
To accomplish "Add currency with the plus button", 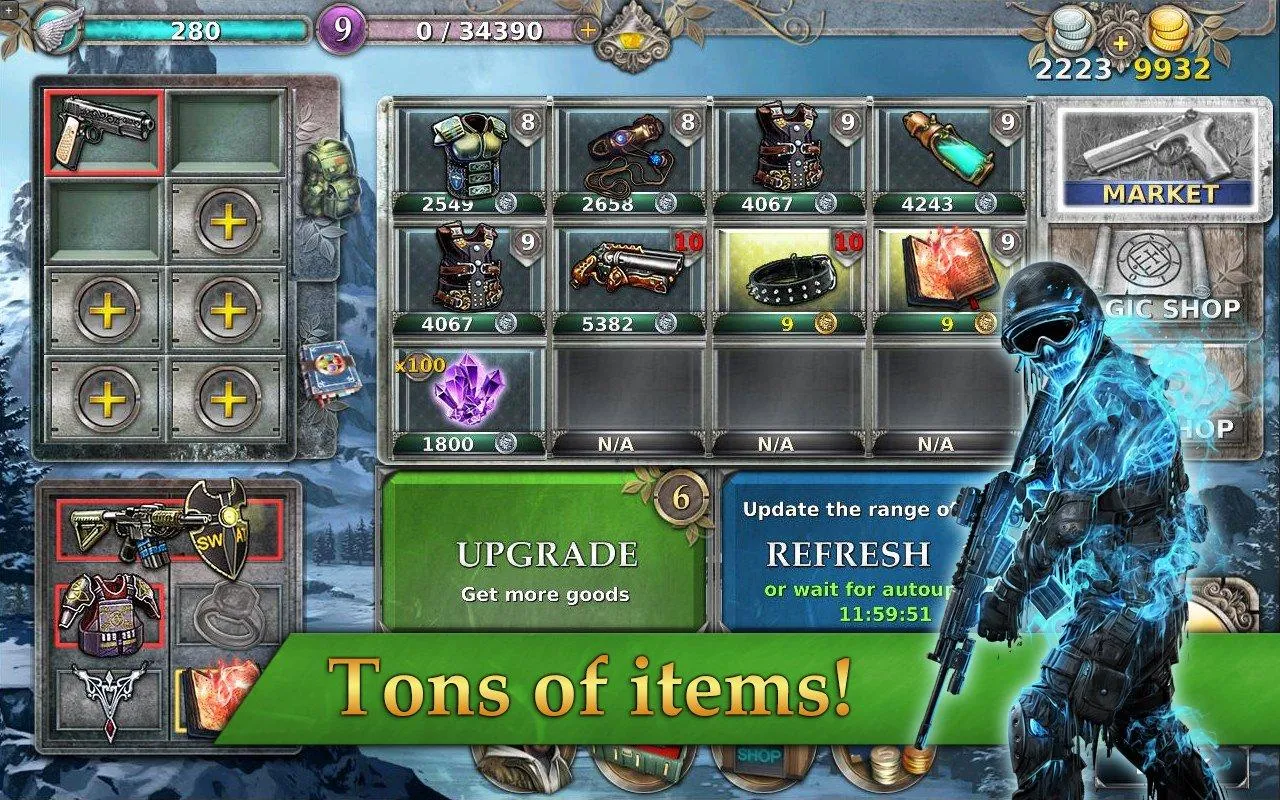I will pyautogui.click(x=1120, y=41).
